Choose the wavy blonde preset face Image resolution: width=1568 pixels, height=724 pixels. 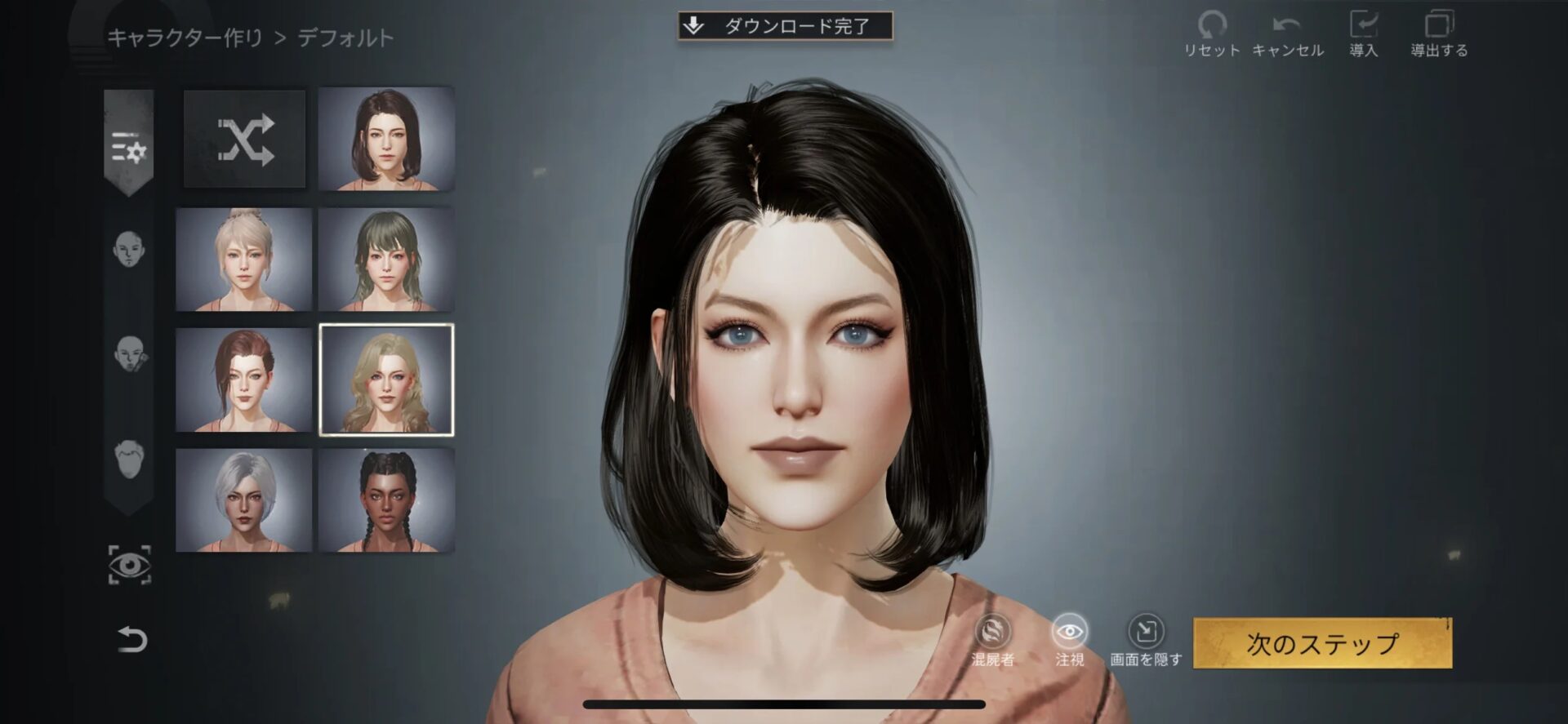(386, 380)
